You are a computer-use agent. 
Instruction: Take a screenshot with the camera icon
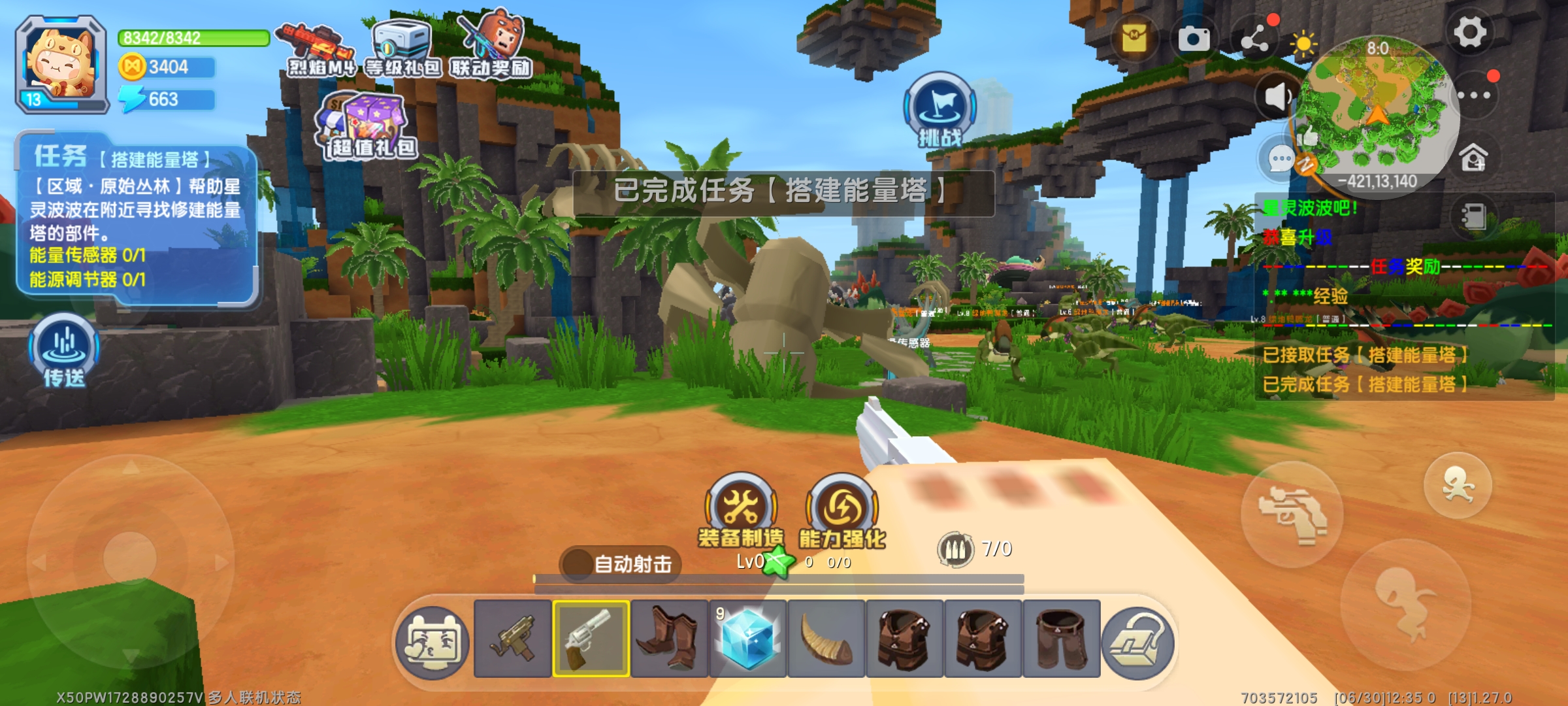tap(1194, 39)
